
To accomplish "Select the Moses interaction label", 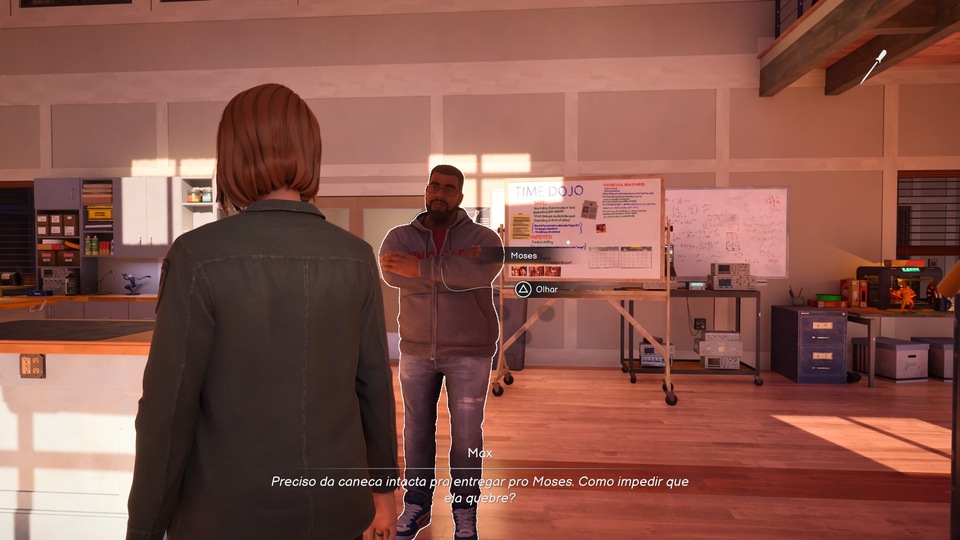I will tap(524, 256).
